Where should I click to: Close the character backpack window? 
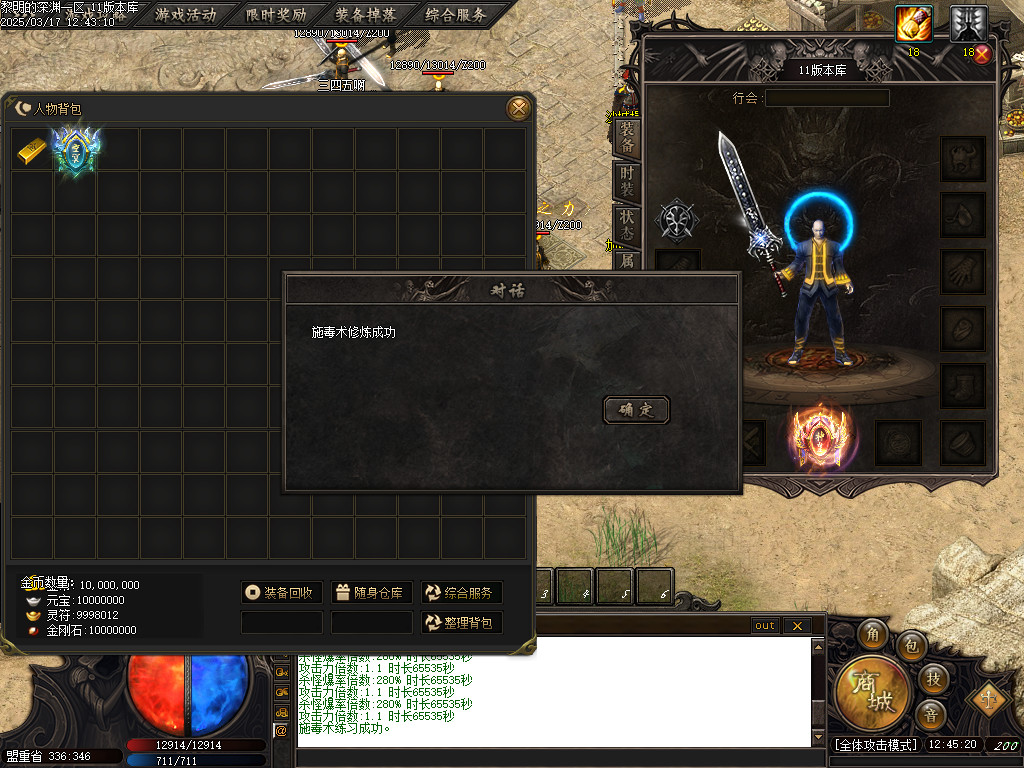point(518,108)
